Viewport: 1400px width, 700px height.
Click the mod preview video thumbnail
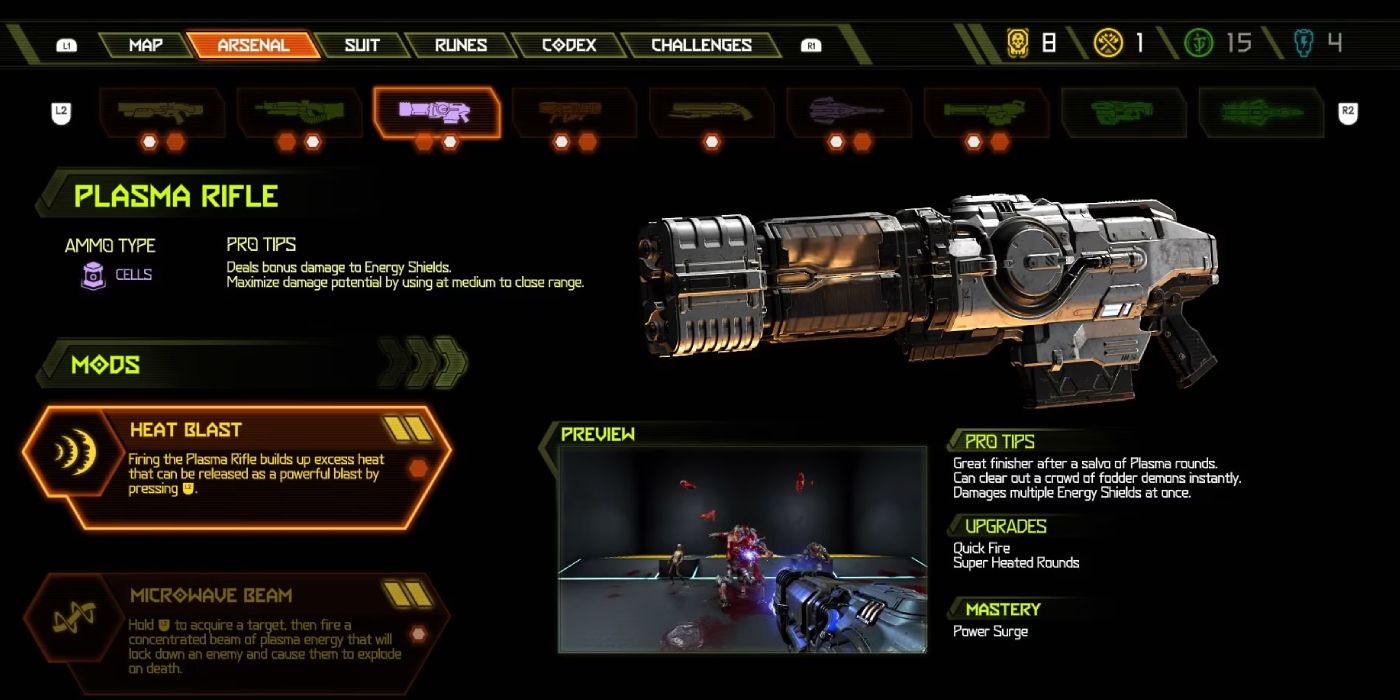tap(741, 549)
